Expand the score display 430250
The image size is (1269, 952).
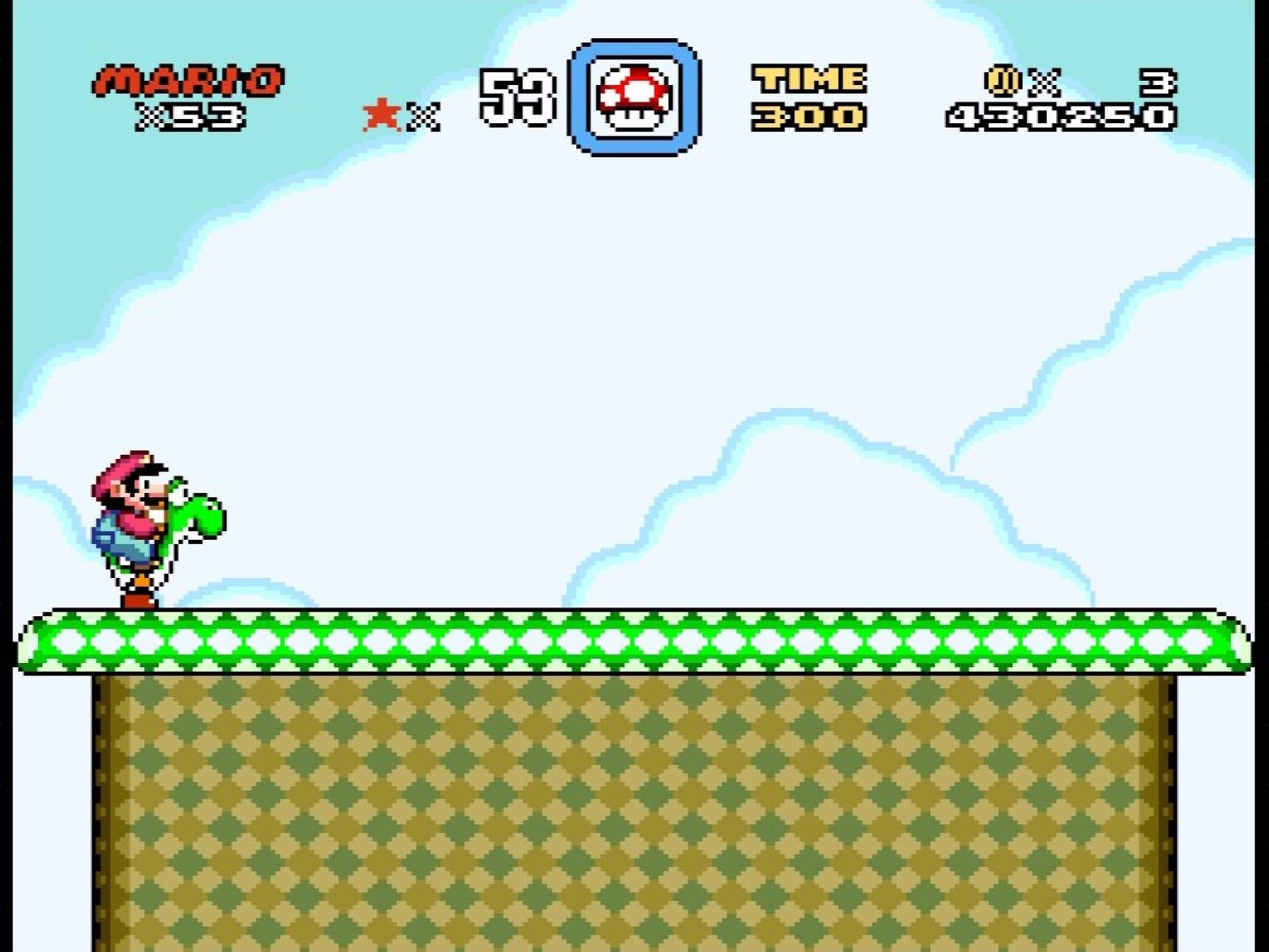pyautogui.click(x=1061, y=117)
